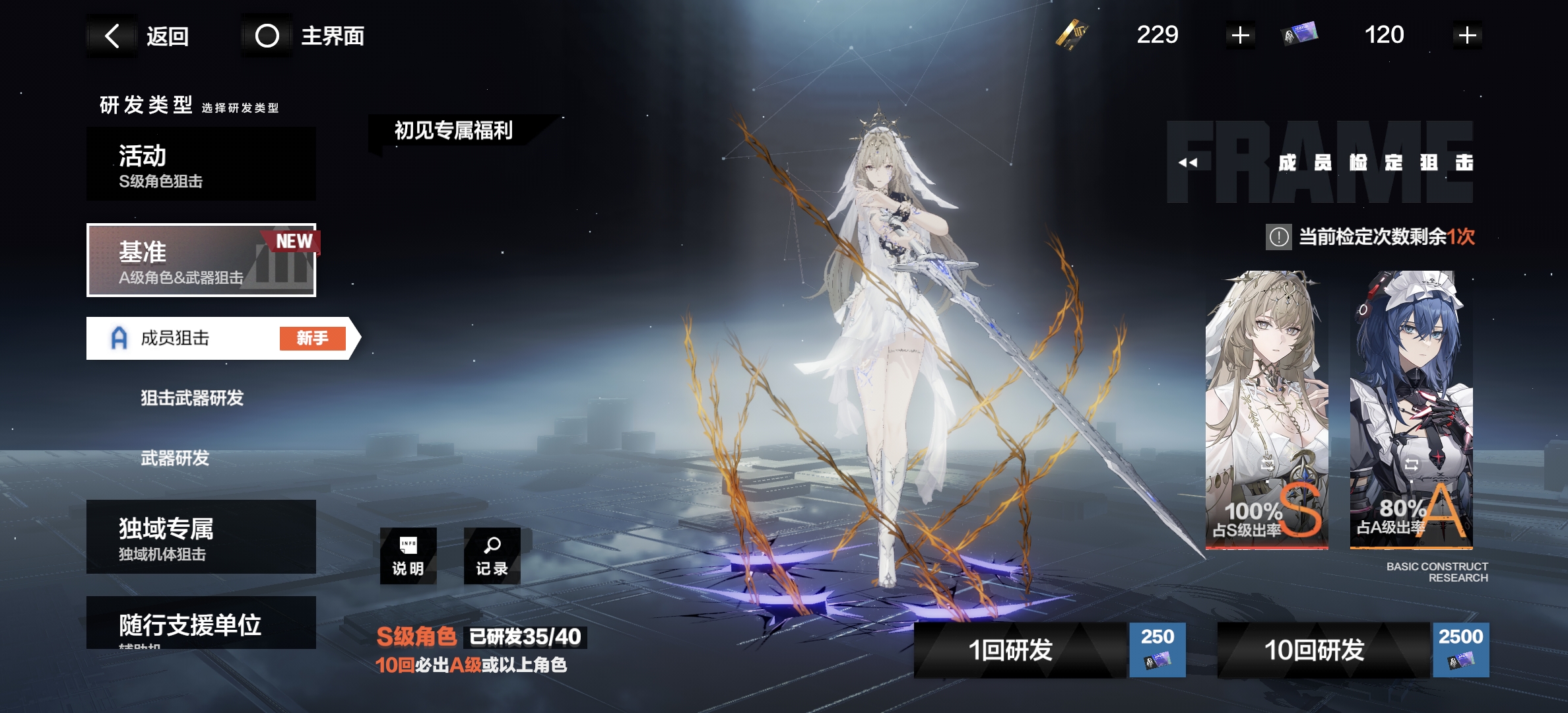
Task: Click the double-arrow beside 成员检定狙击
Action: [x=1188, y=162]
